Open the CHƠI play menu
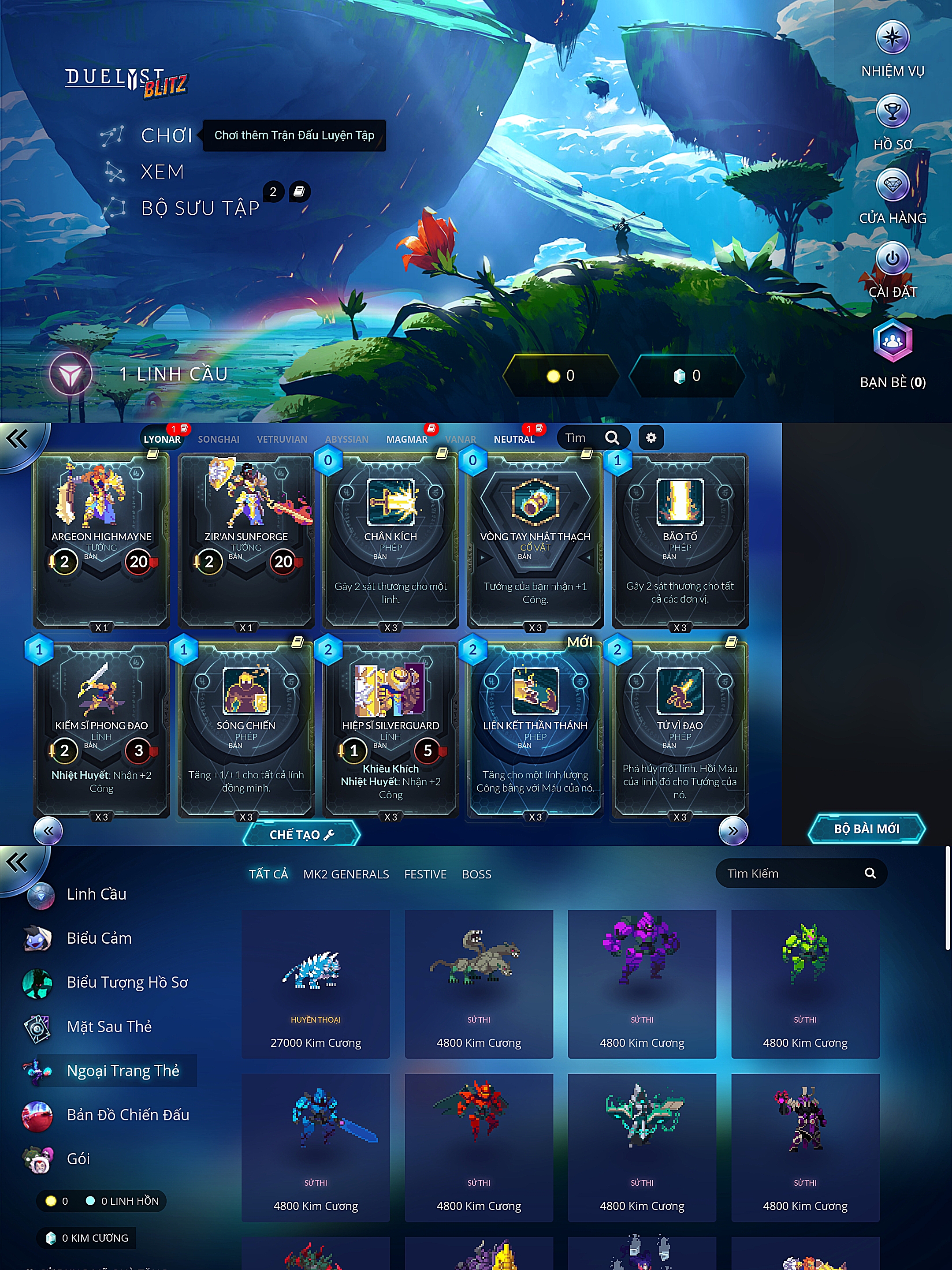This screenshot has height=1270, width=952. pyautogui.click(x=166, y=135)
